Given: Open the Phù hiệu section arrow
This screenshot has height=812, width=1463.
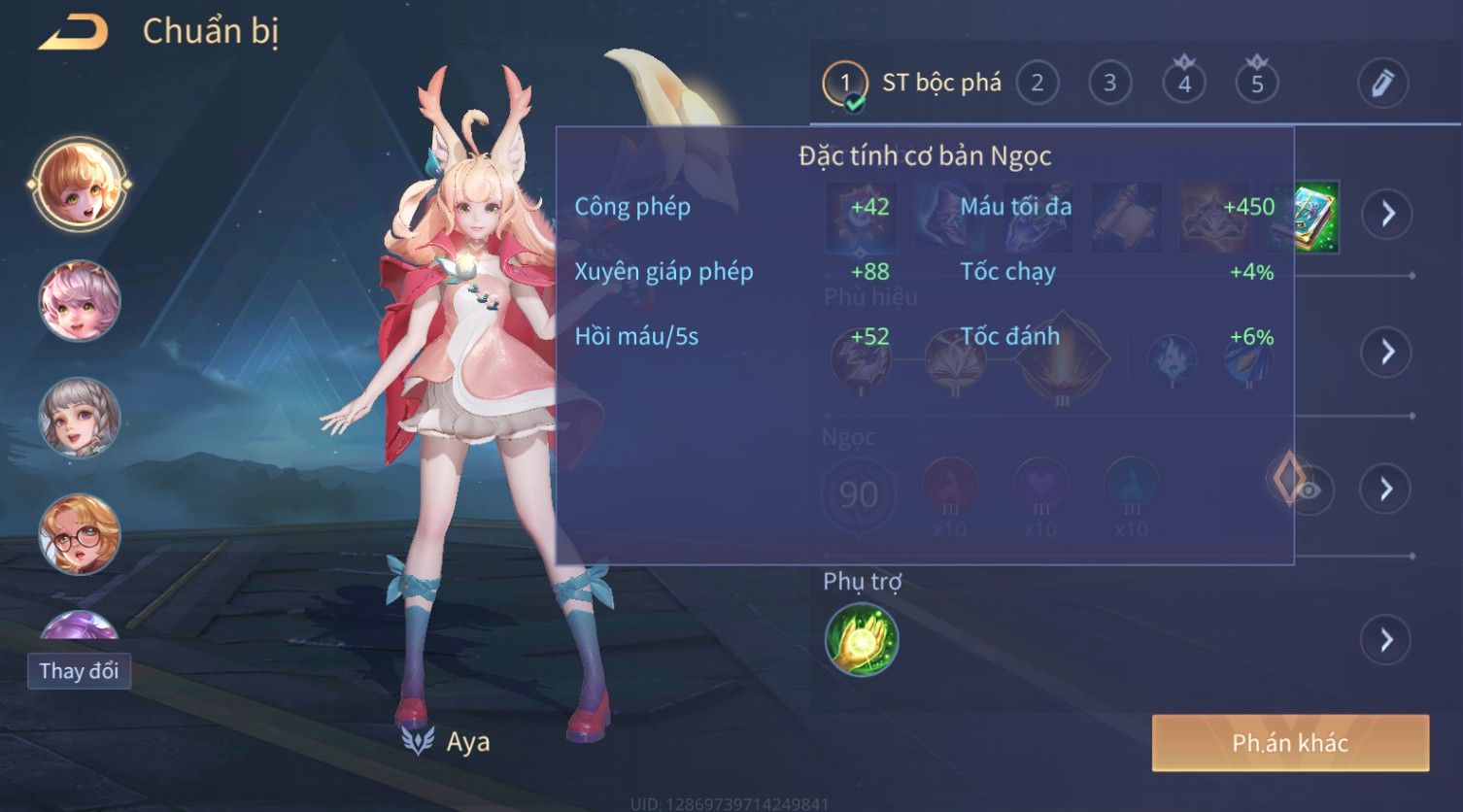Looking at the screenshot, I should [x=1386, y=352].
